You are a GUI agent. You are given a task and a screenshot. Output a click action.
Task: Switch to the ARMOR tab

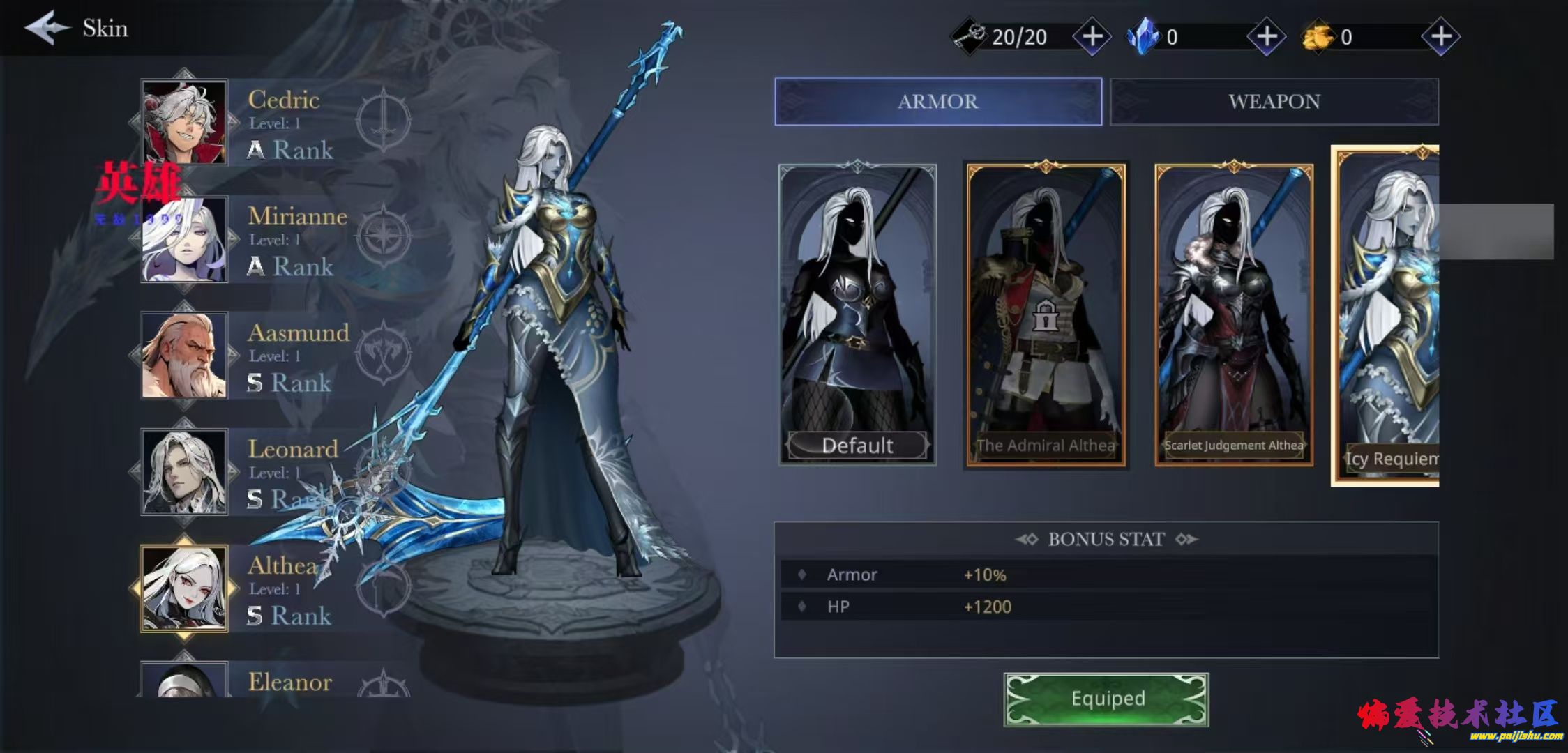point(937,102)
